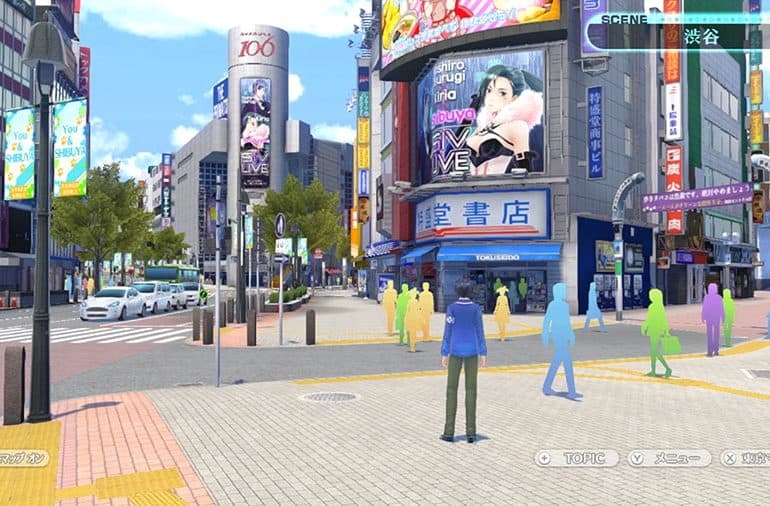Select the 東京 button at bottom right
The height and width of the screenshot is (506, 770).
(x=746, y=458)
